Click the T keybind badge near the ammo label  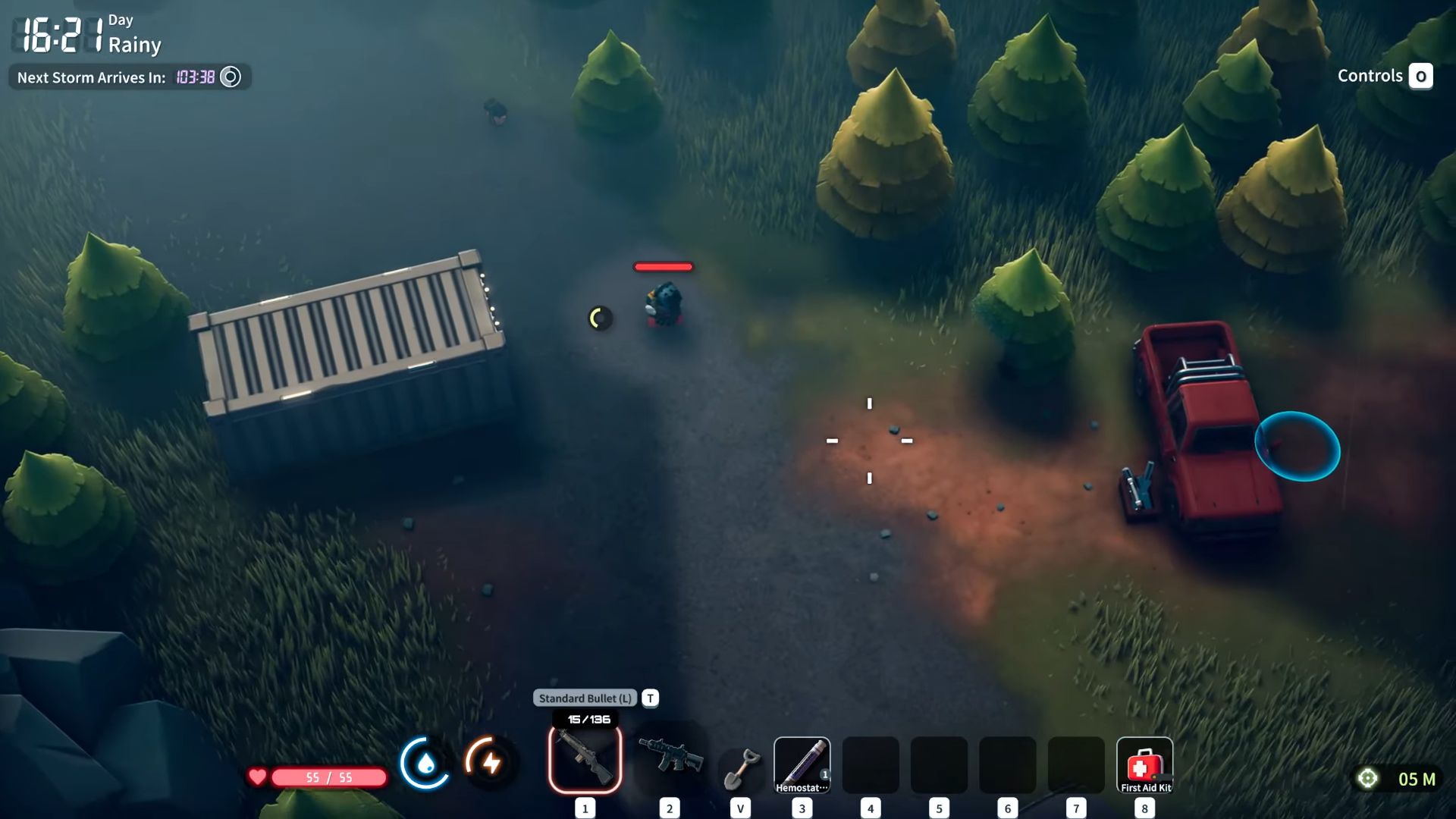pyautogui.click(x=649, y=698)
